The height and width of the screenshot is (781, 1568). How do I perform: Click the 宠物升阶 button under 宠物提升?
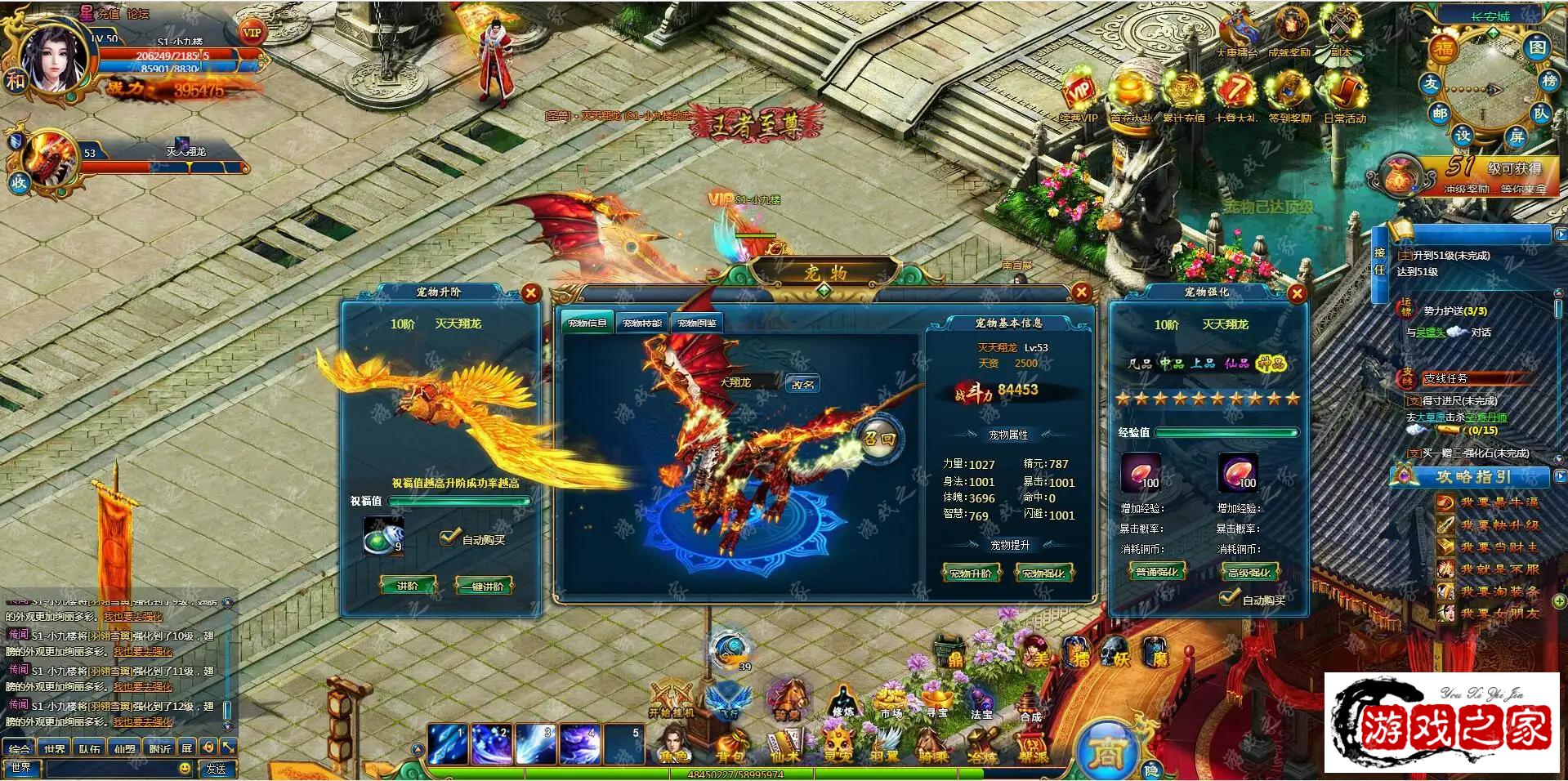tap(970, 573)
